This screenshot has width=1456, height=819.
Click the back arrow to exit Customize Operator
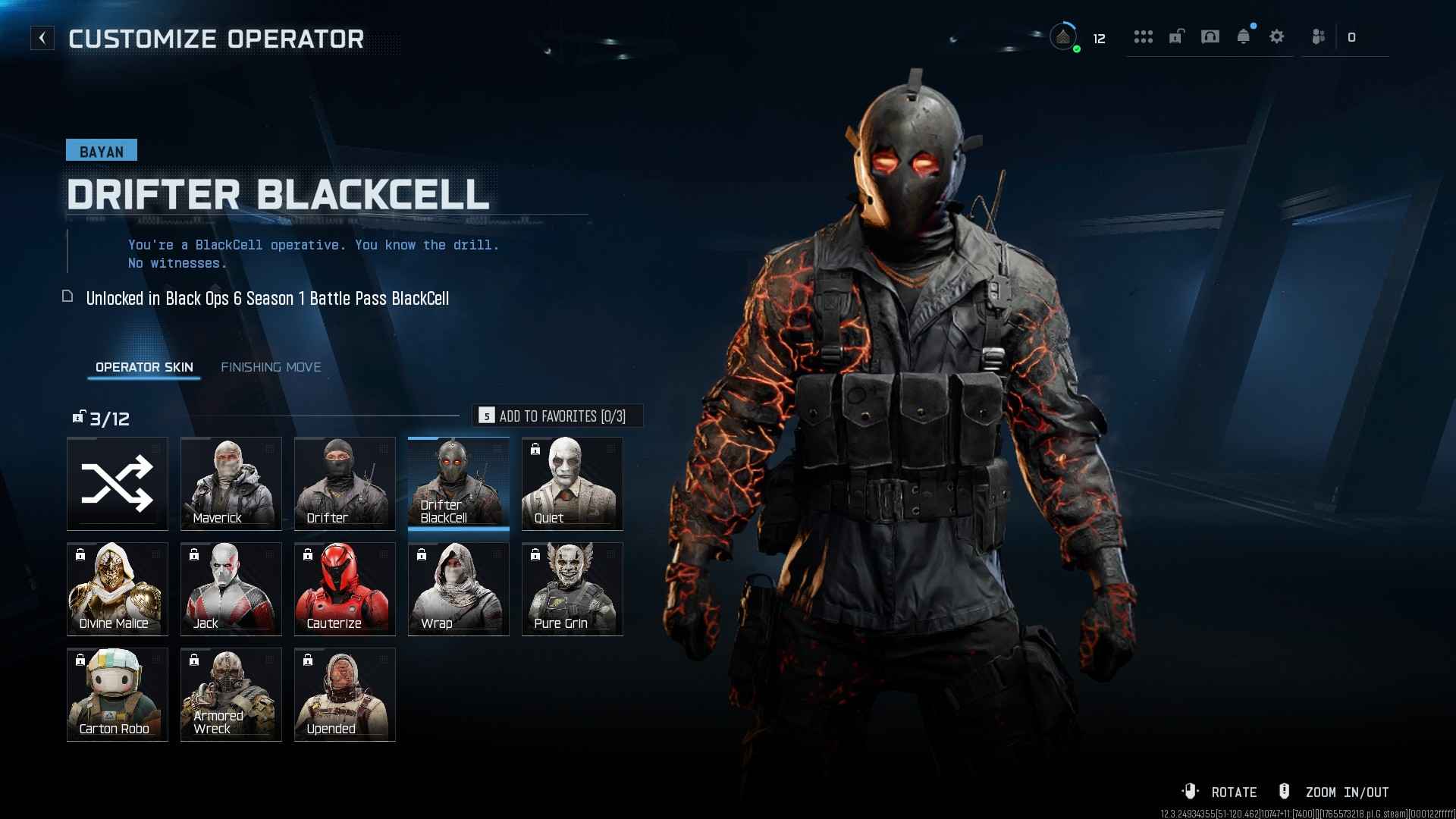click(x=42, y=36)
